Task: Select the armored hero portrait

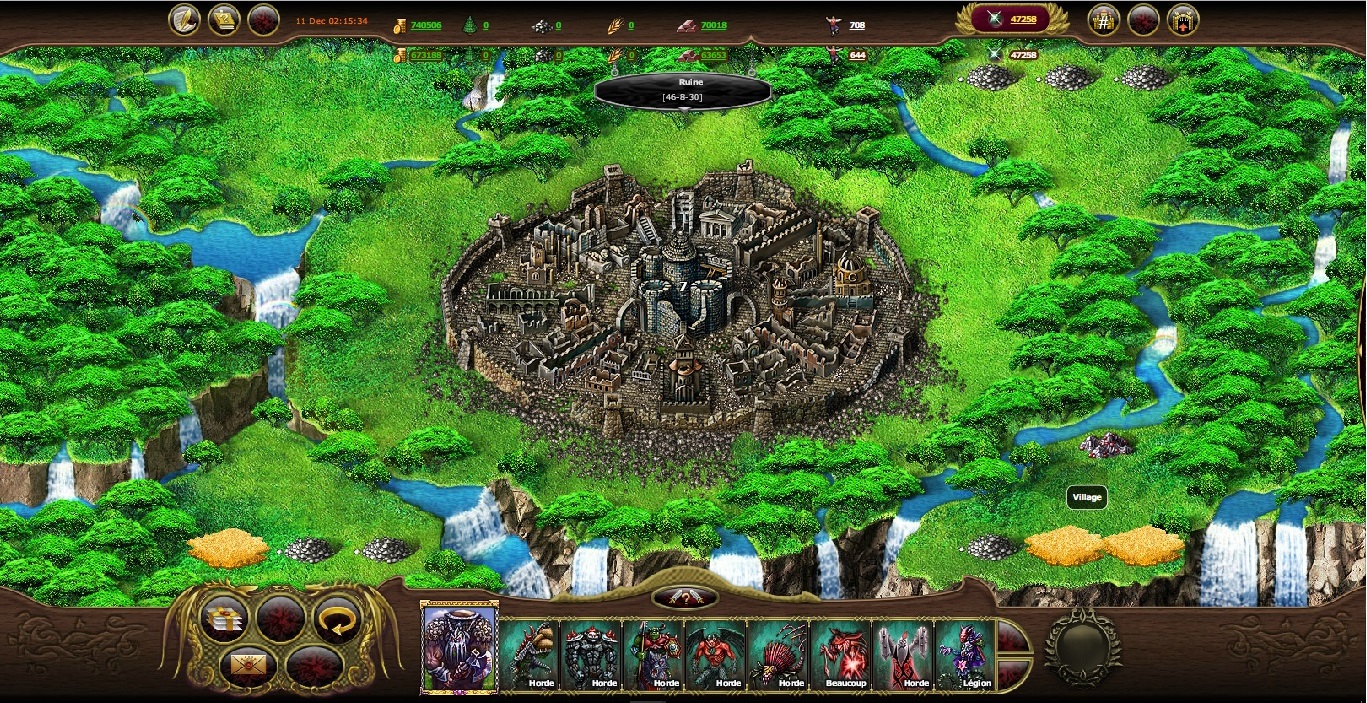Action: 459,647
